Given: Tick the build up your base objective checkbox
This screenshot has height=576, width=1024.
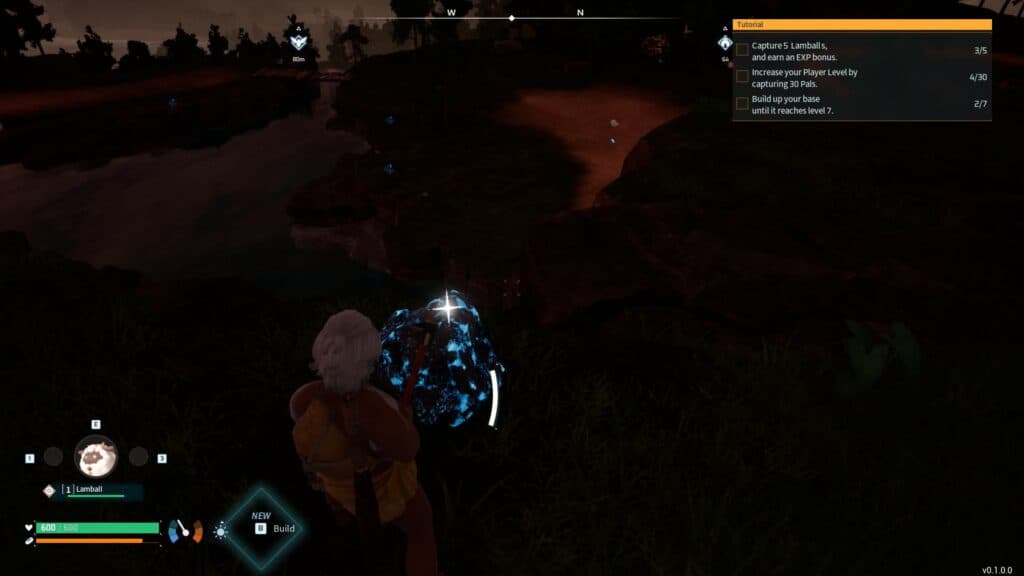Looking at the screenshot, I should 742,103.
